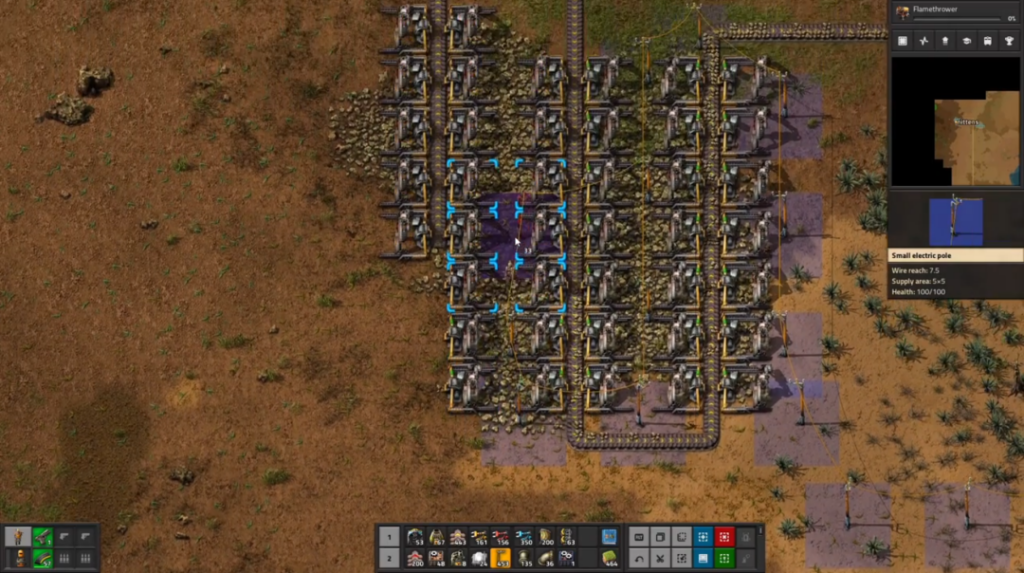Click the undo arrow shortcut
This screenshot has height=573, width=1024.
(639, 557)
